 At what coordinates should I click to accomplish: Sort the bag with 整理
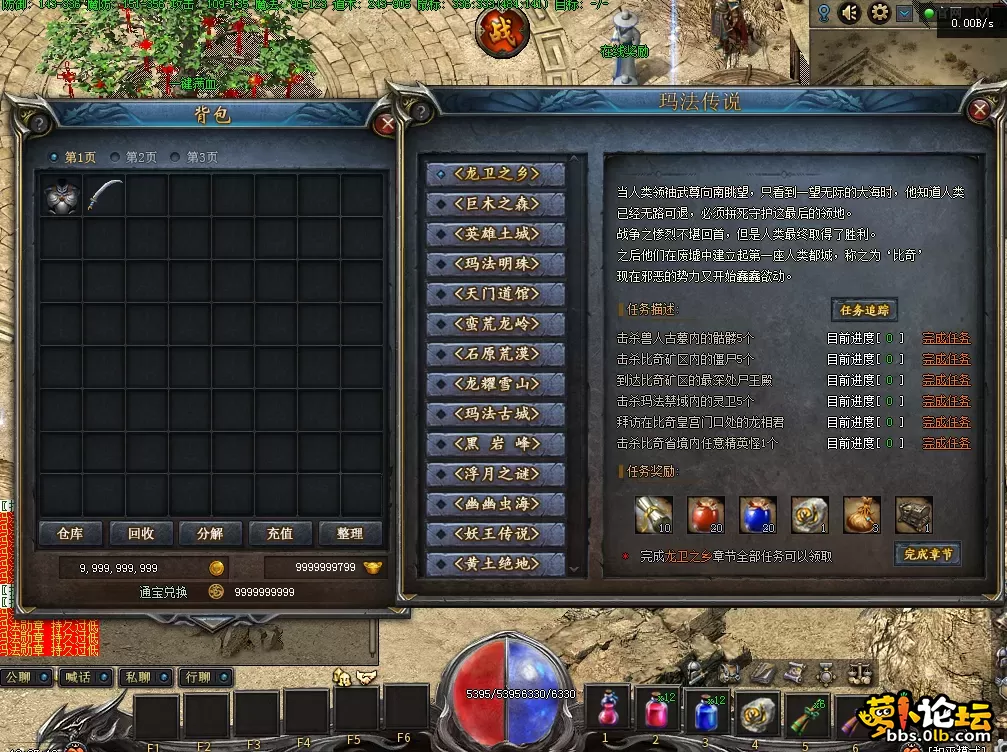350,534
